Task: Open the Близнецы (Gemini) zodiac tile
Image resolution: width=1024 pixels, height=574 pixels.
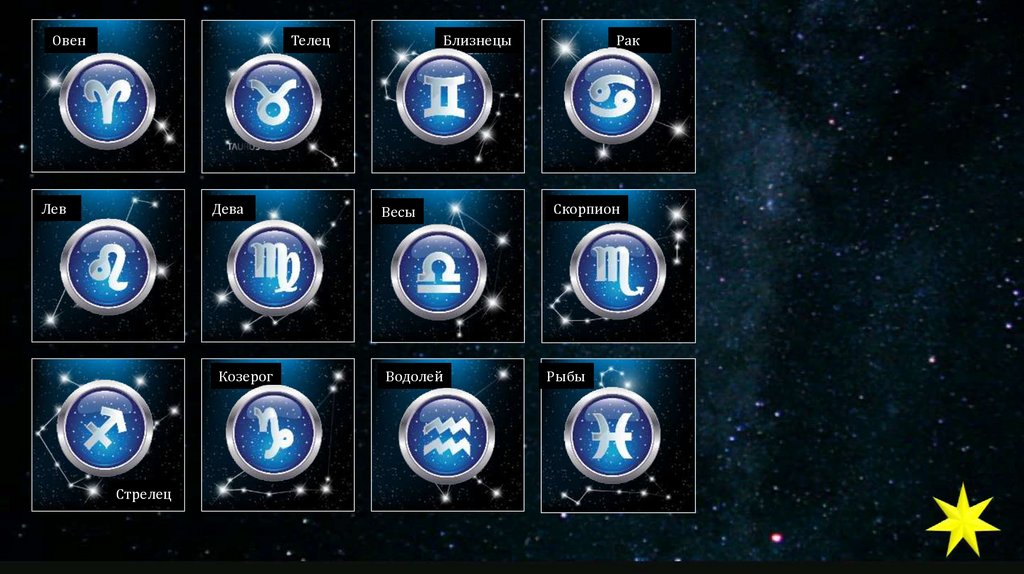Action: pyautogui.click(x=446, y=98)
